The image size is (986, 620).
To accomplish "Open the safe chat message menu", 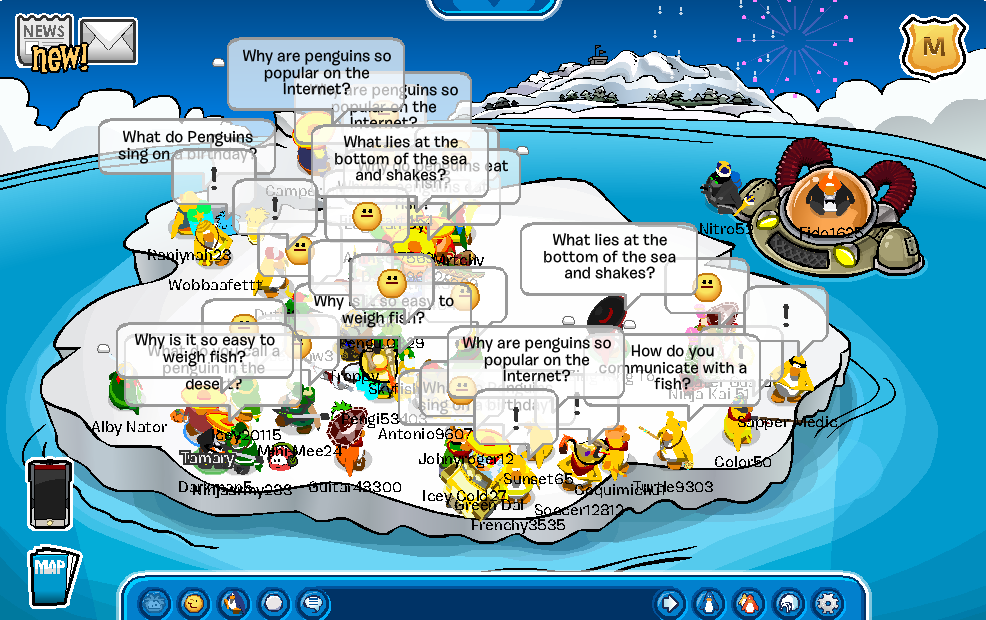I will pos(313,603).
